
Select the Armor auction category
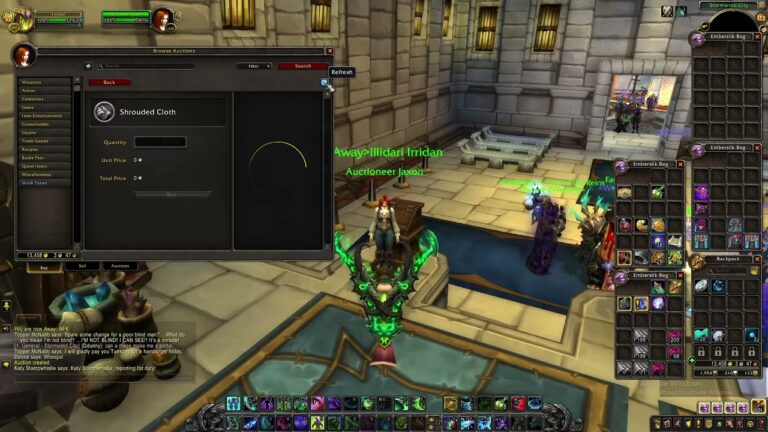click(x=45, y=91)
